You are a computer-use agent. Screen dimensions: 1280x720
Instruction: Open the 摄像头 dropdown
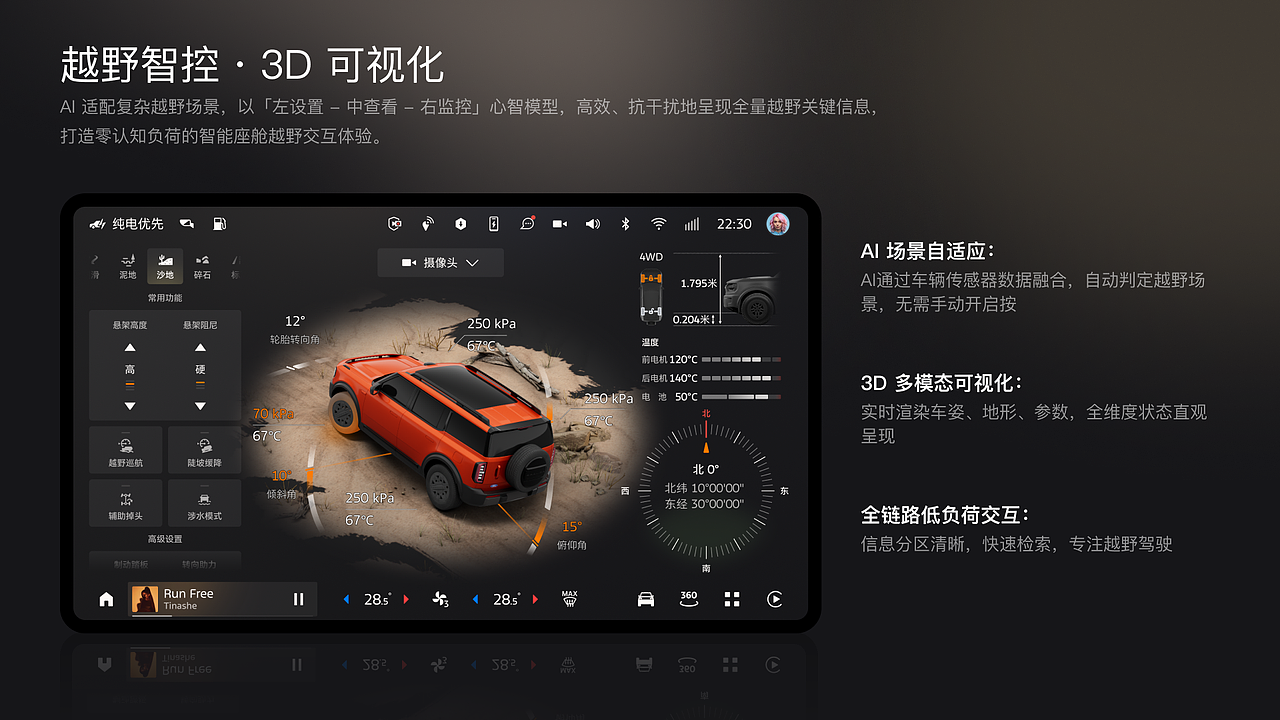click(x=440, y=262)
